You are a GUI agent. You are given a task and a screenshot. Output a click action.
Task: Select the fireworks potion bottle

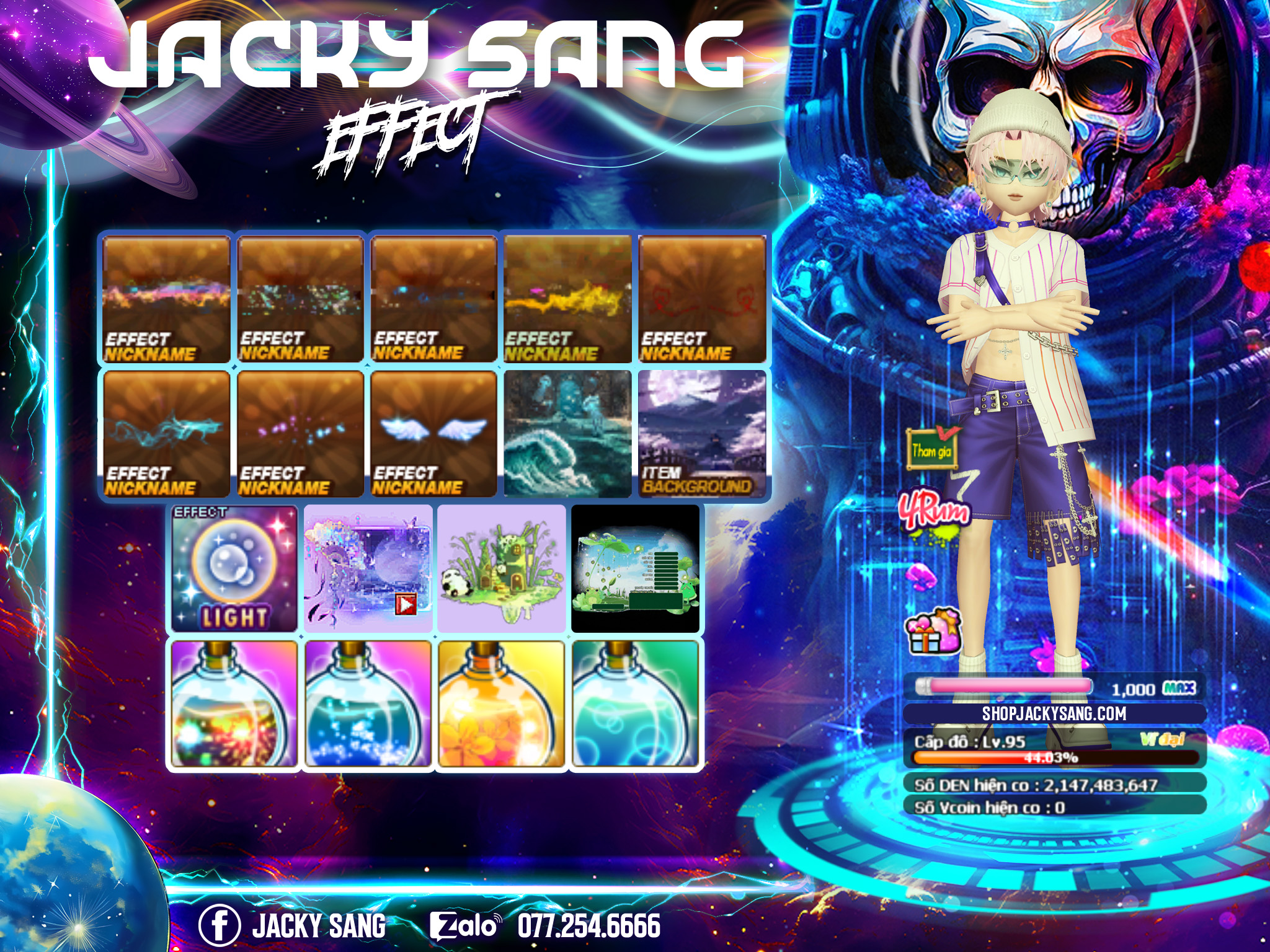(233, 704)
